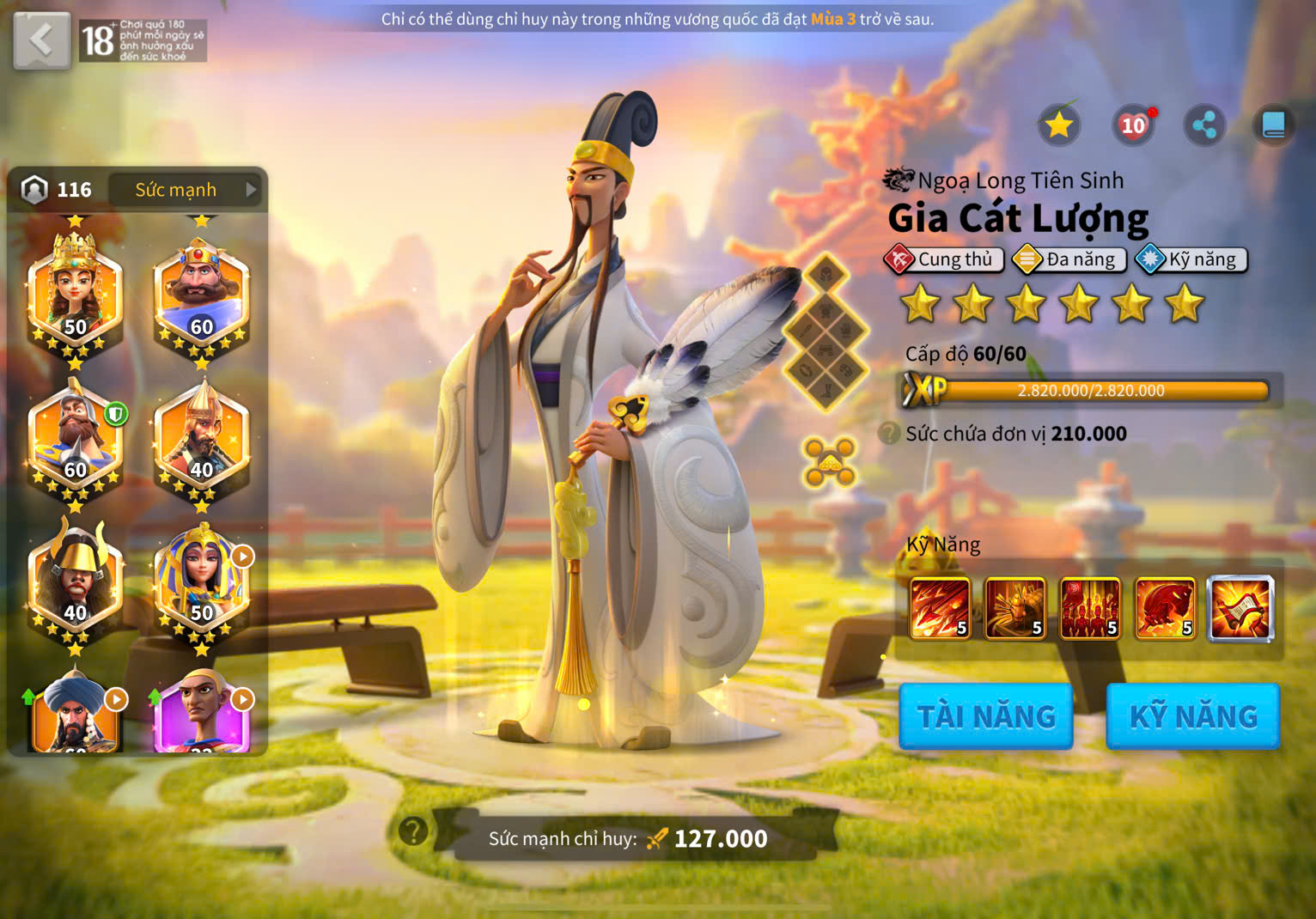Click the heart icon showing 10

[1133, 126]
